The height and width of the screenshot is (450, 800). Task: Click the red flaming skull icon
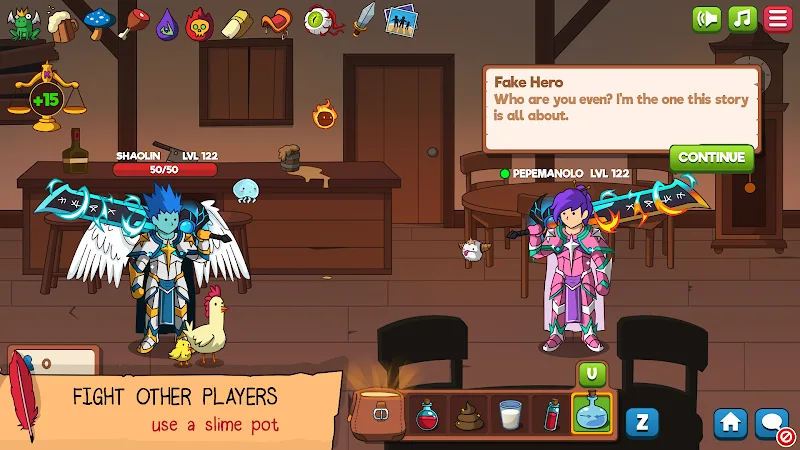(201, 22)
